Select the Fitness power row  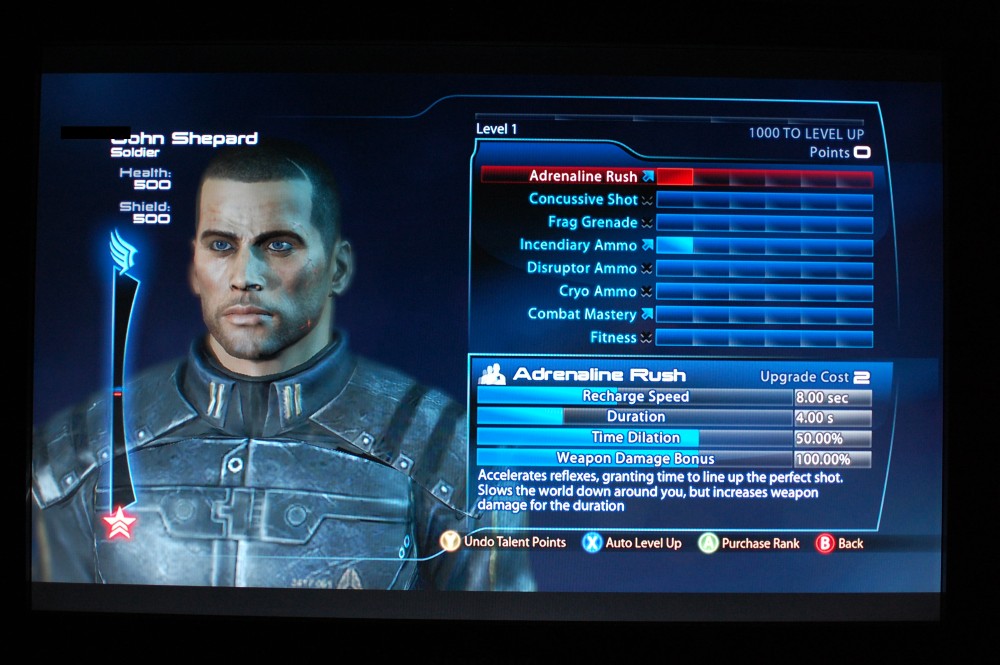coord(613,338)
